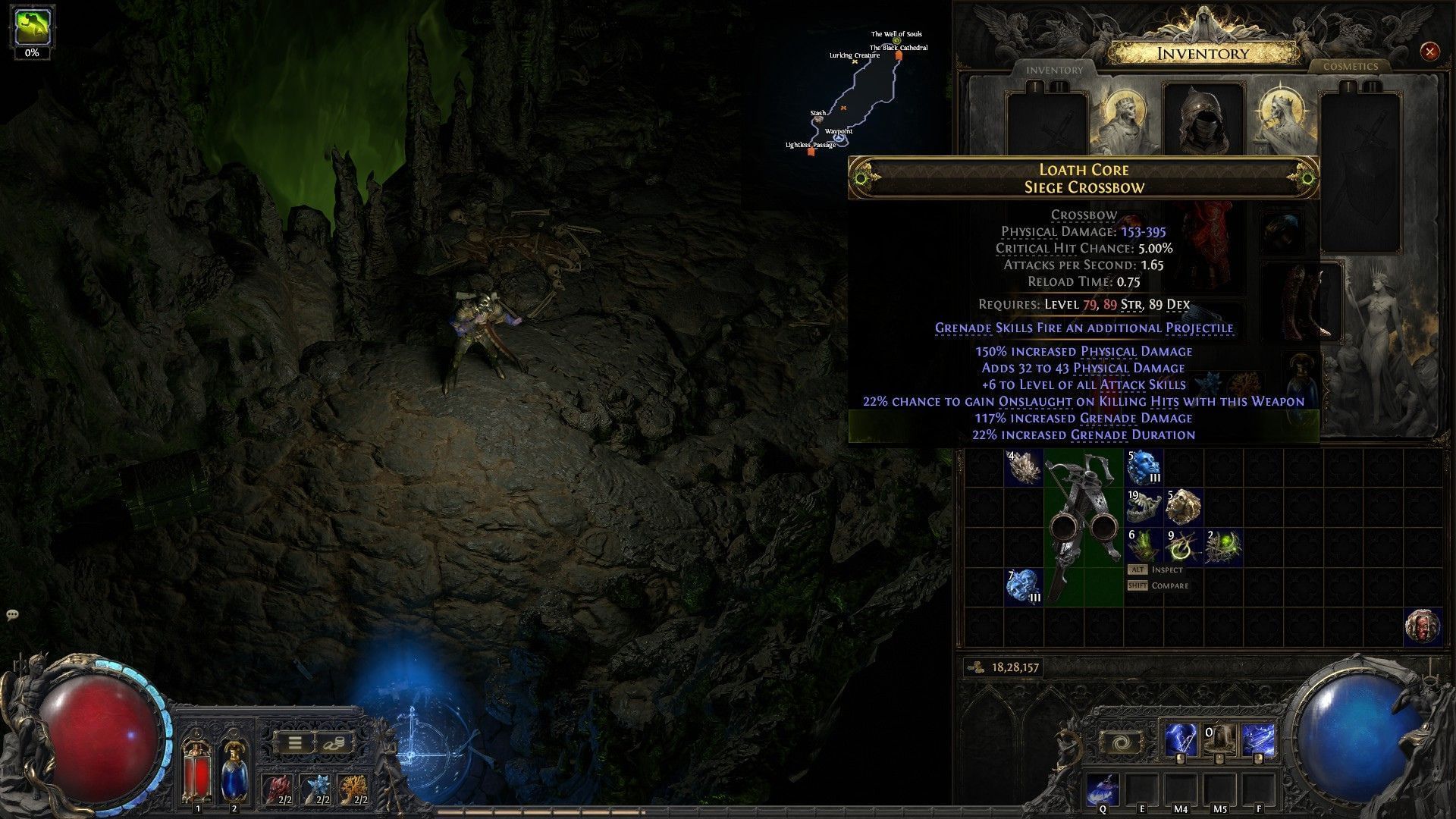Select the jawbone stack of nineteen

[x=1143, y=507]
